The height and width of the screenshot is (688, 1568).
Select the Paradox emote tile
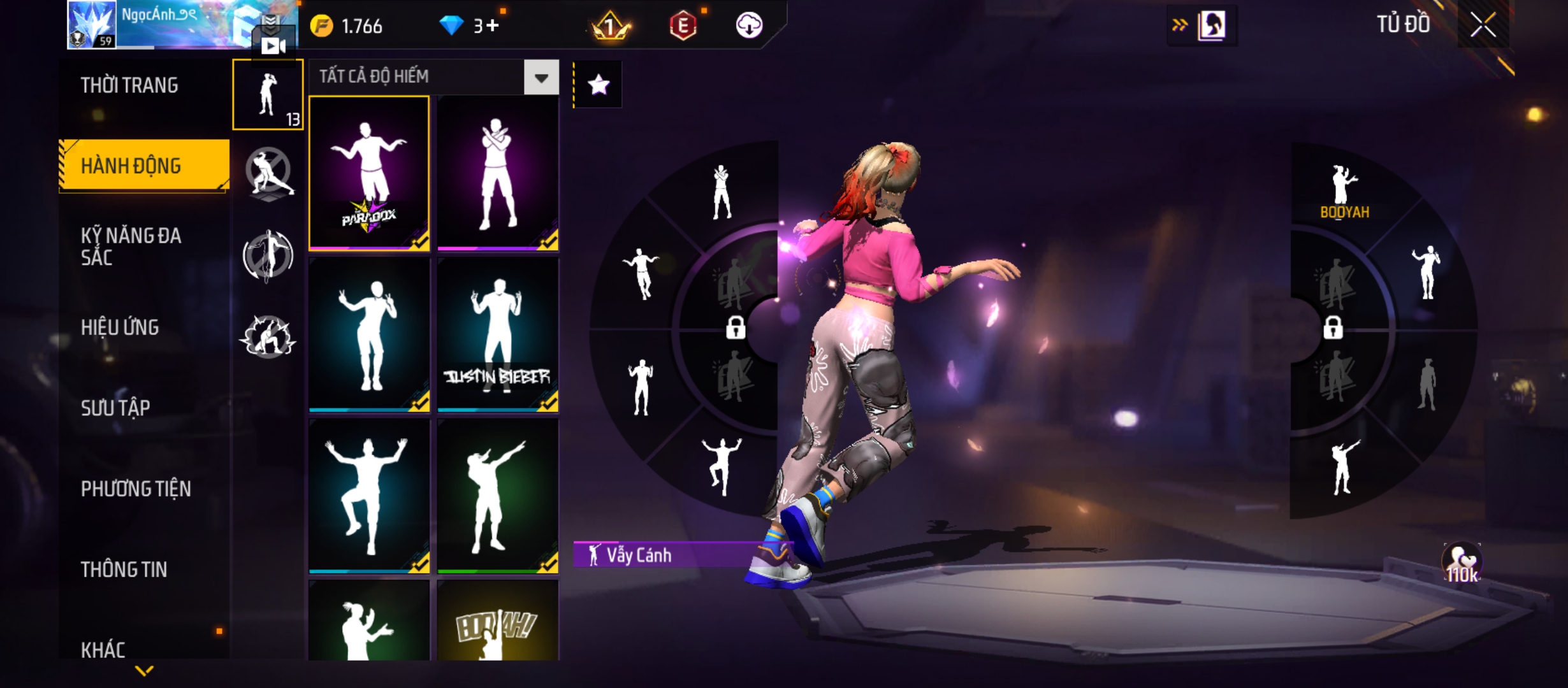(x=369, y=173)
